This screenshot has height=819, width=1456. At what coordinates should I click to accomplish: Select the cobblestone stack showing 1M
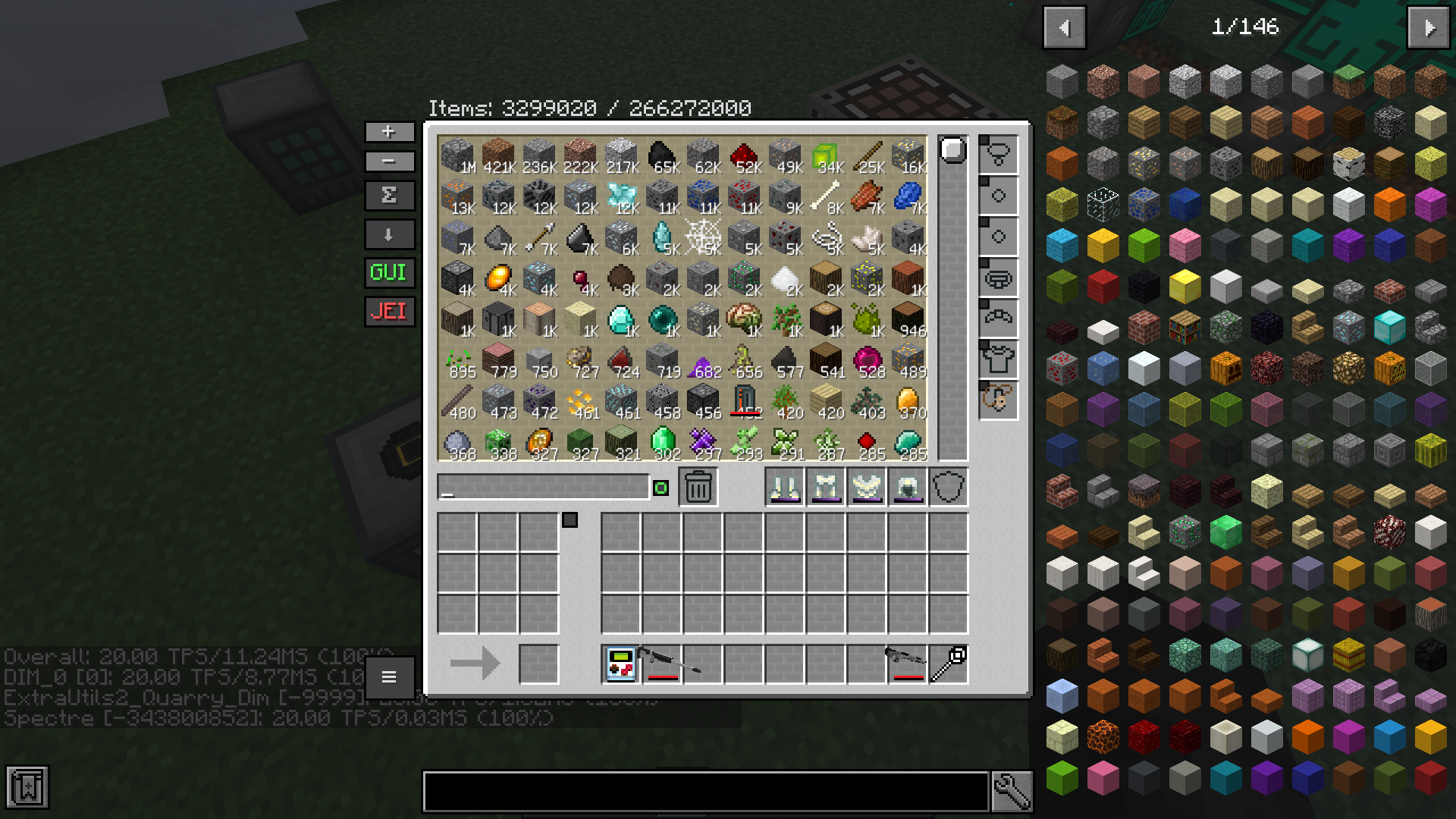[456, 157]
